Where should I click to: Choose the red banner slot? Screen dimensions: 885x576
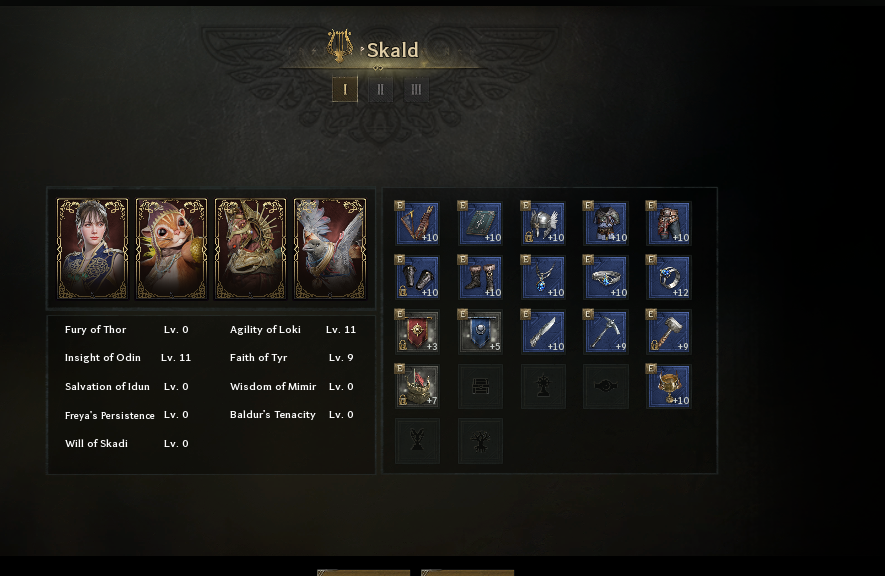pos(417,331)
